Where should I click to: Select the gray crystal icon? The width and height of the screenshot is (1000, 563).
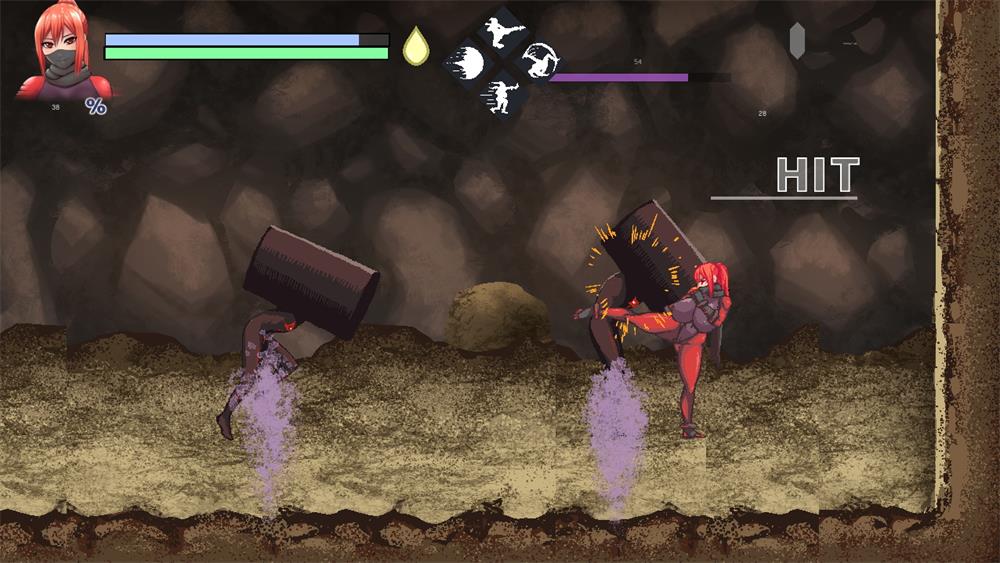click(x=797, y=40)
